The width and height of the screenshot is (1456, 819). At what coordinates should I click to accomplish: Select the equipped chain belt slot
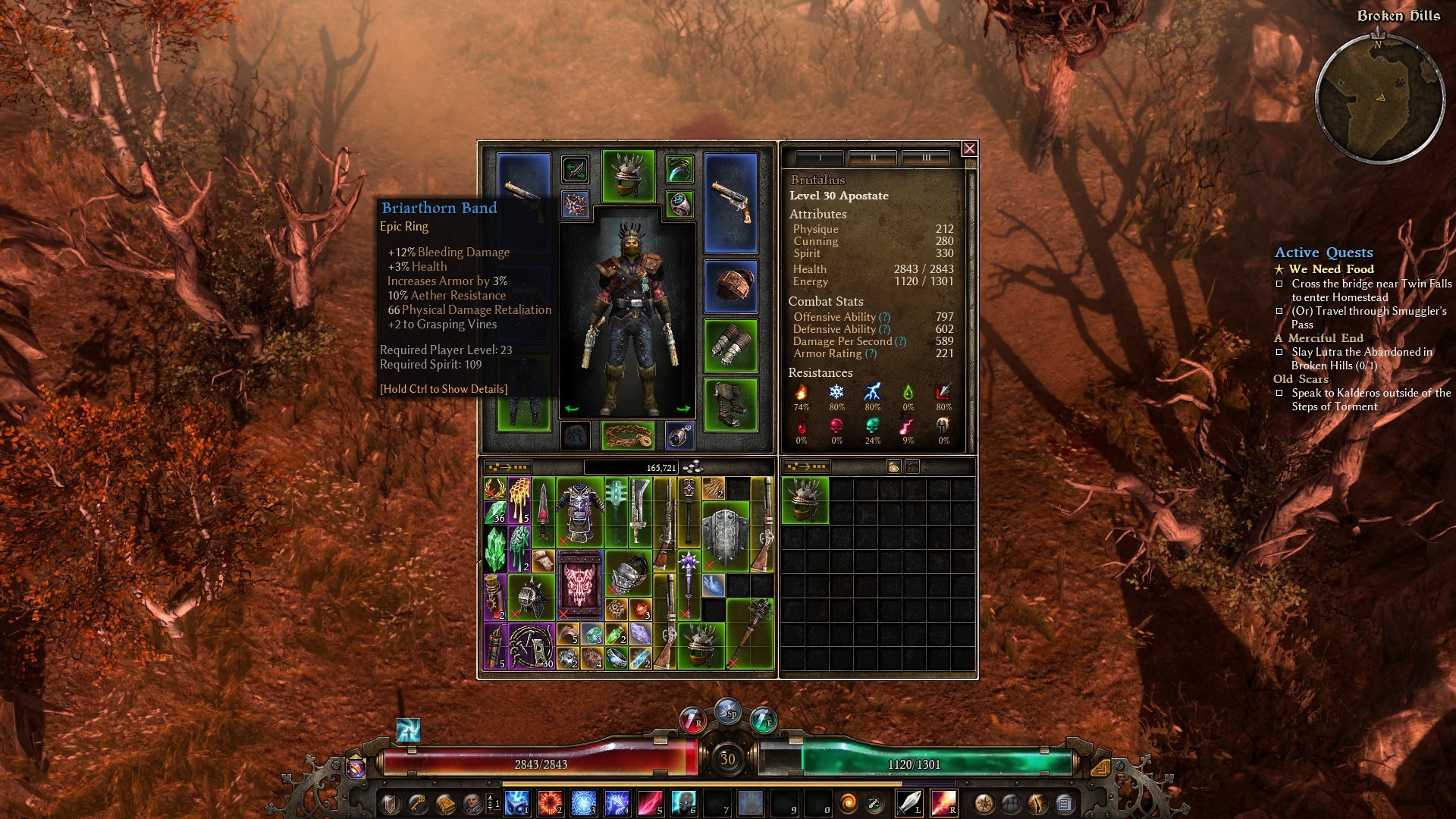coord(628,436)
